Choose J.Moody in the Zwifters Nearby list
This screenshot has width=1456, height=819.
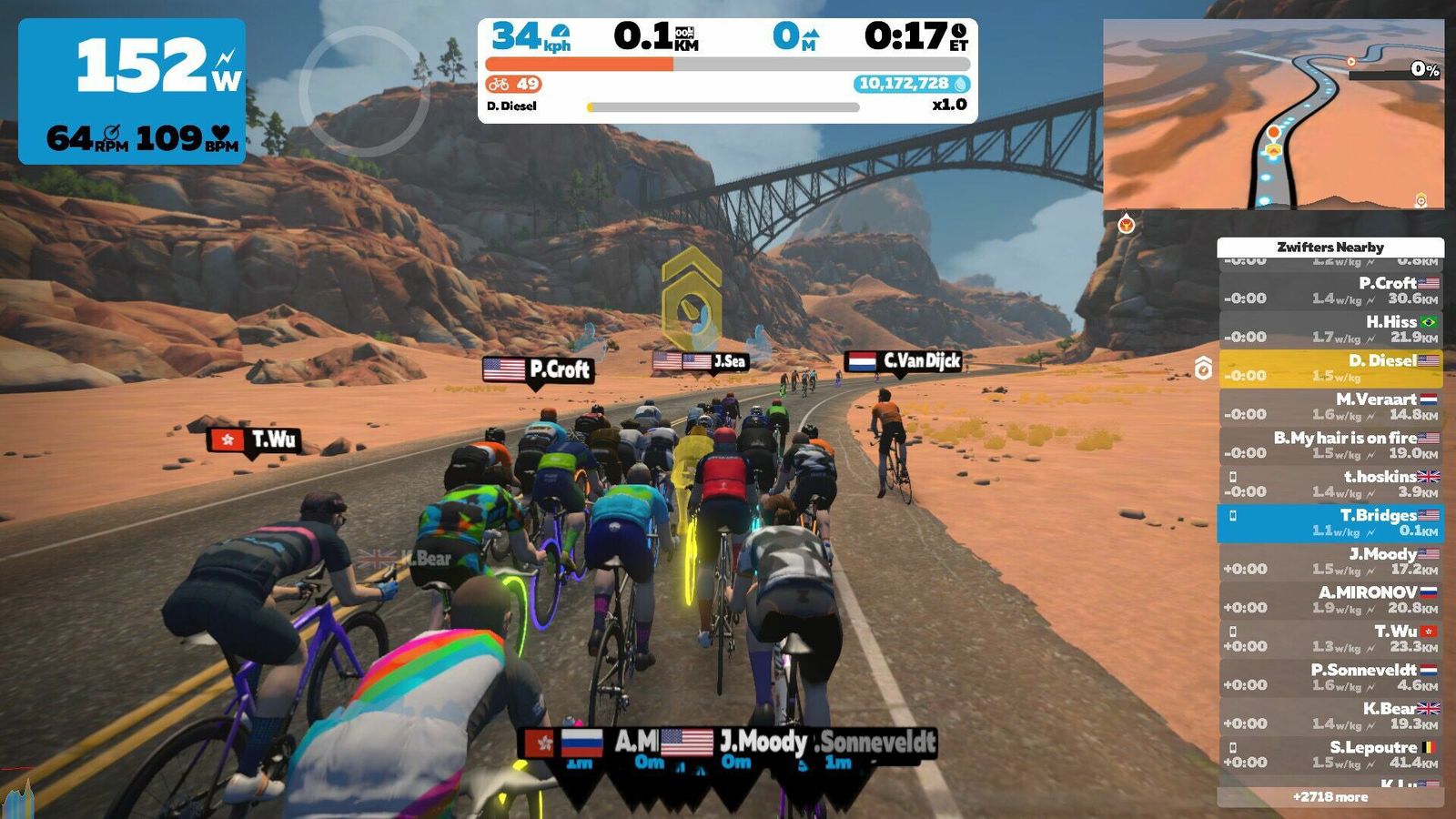(x=1330, y=561)
